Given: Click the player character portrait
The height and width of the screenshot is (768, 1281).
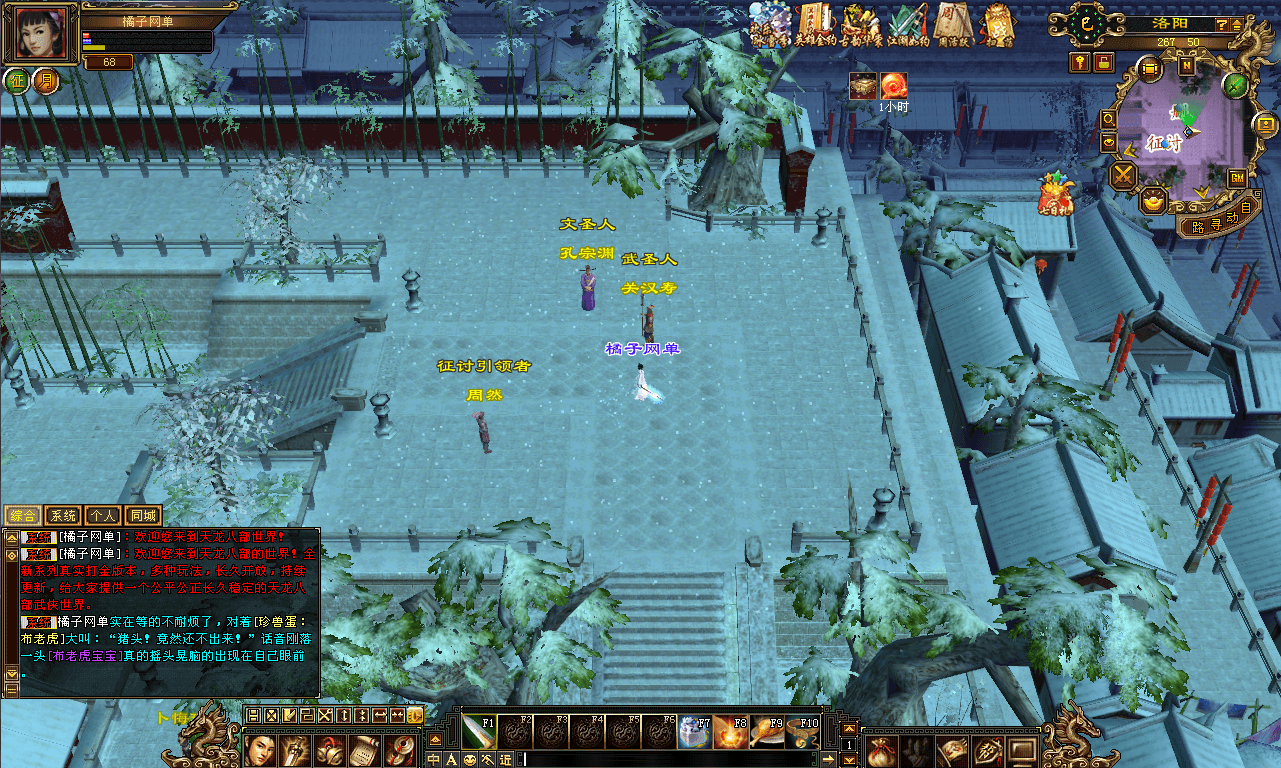Looking at the screenshot, I should (42, 34).
